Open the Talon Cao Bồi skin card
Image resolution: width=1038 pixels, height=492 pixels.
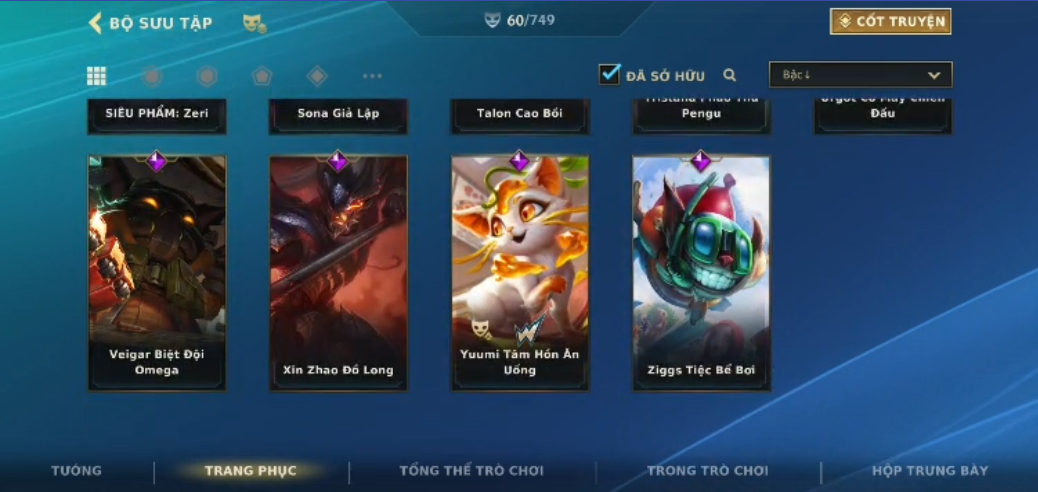tap(519, 114)
